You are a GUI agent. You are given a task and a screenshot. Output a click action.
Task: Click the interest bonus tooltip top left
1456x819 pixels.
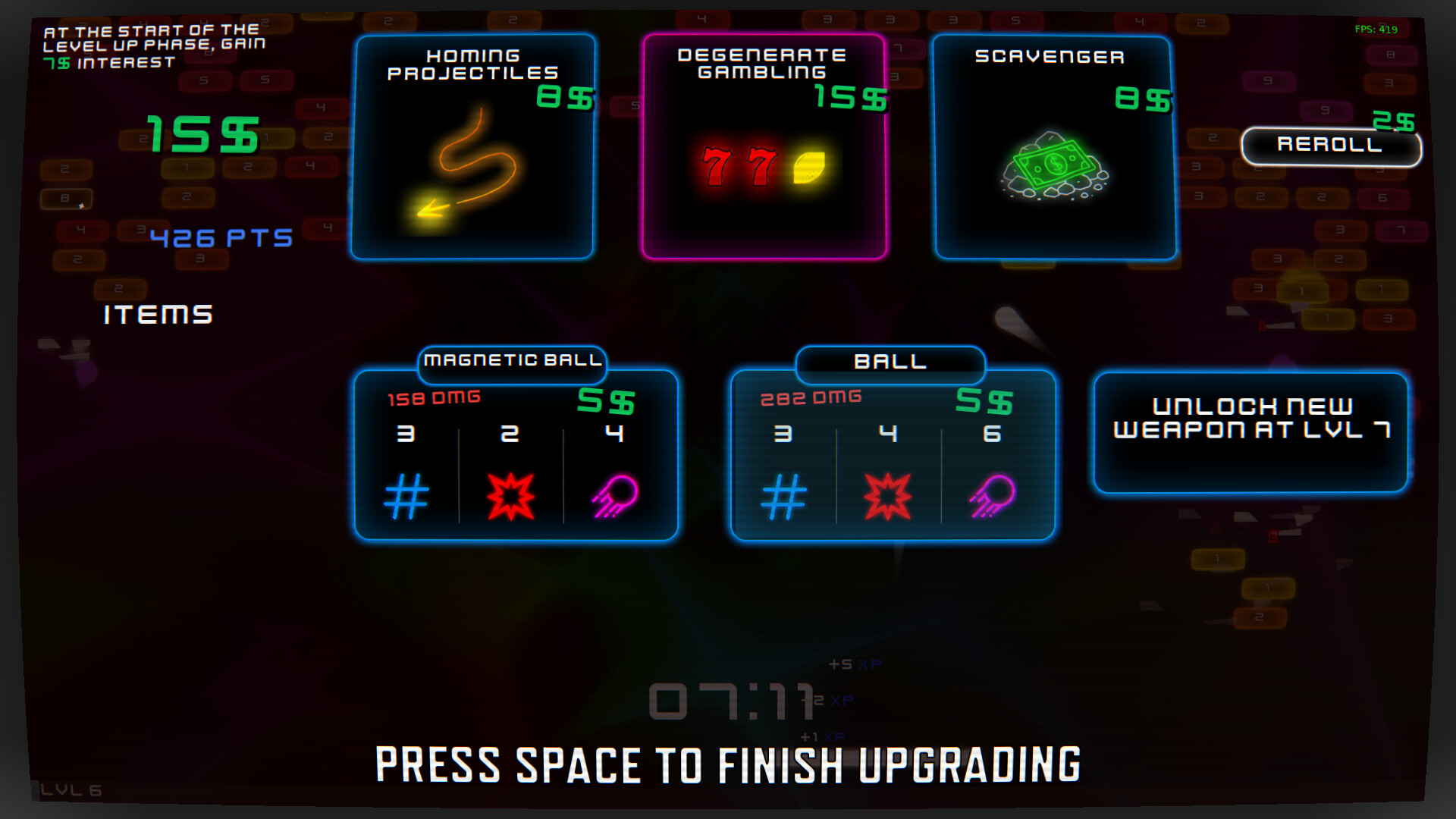pos(152,45)
